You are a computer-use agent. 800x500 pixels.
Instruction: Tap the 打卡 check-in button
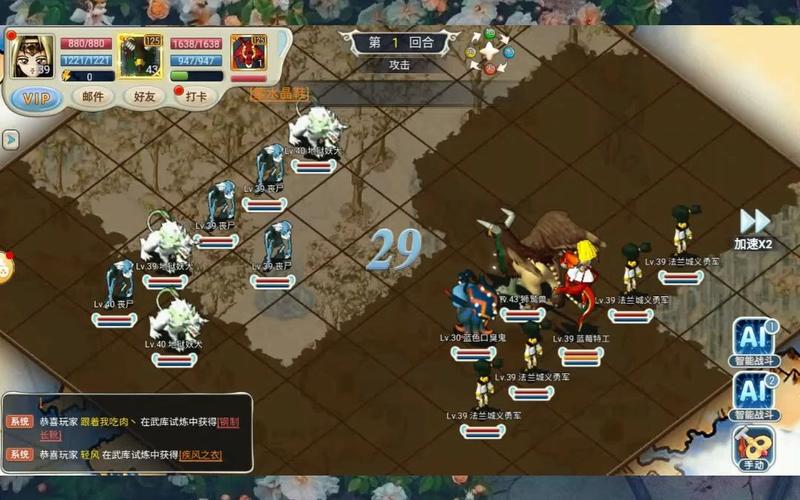click(197, 97)
